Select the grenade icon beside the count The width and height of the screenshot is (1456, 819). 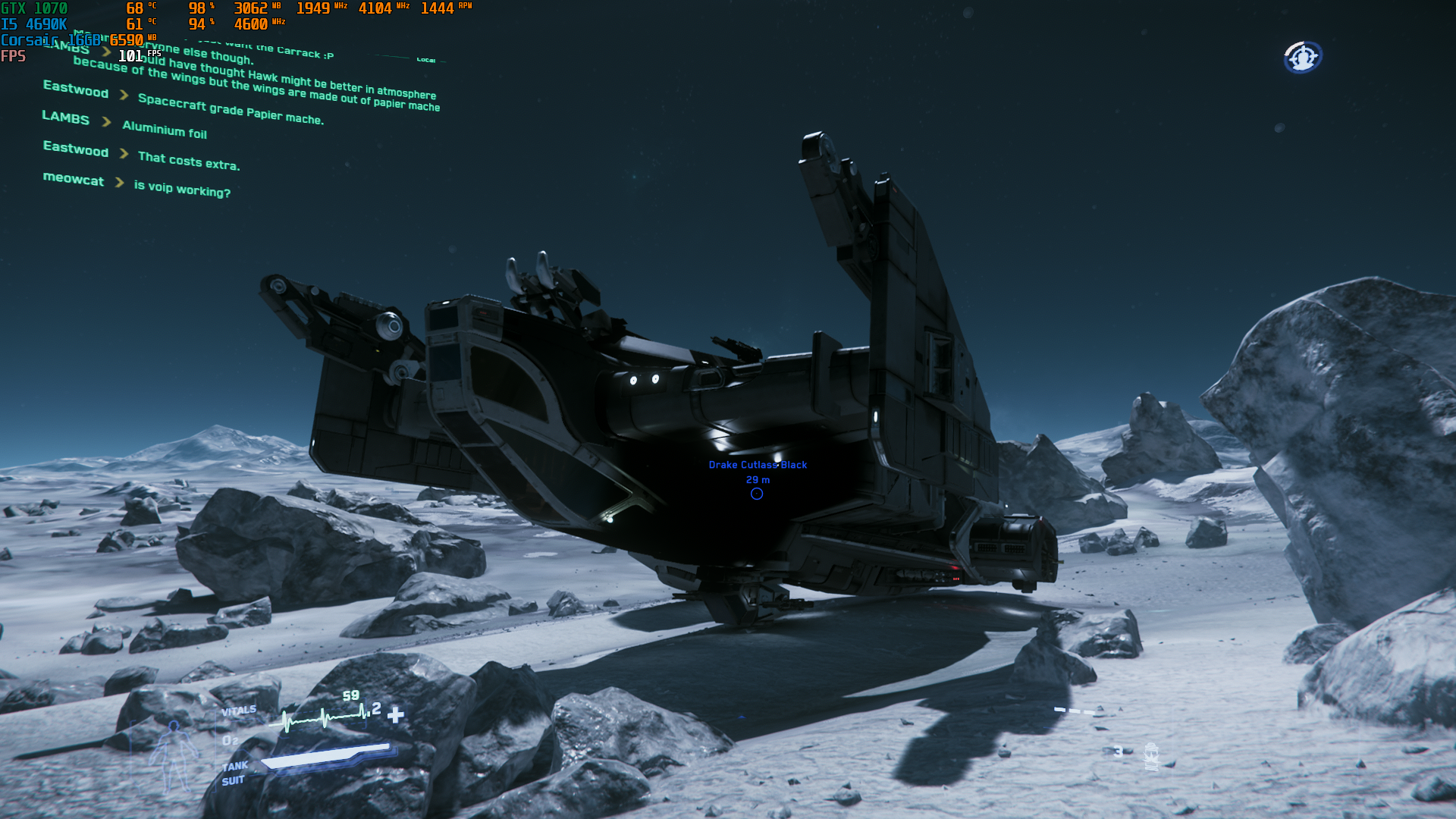(x=1151, y=755)
